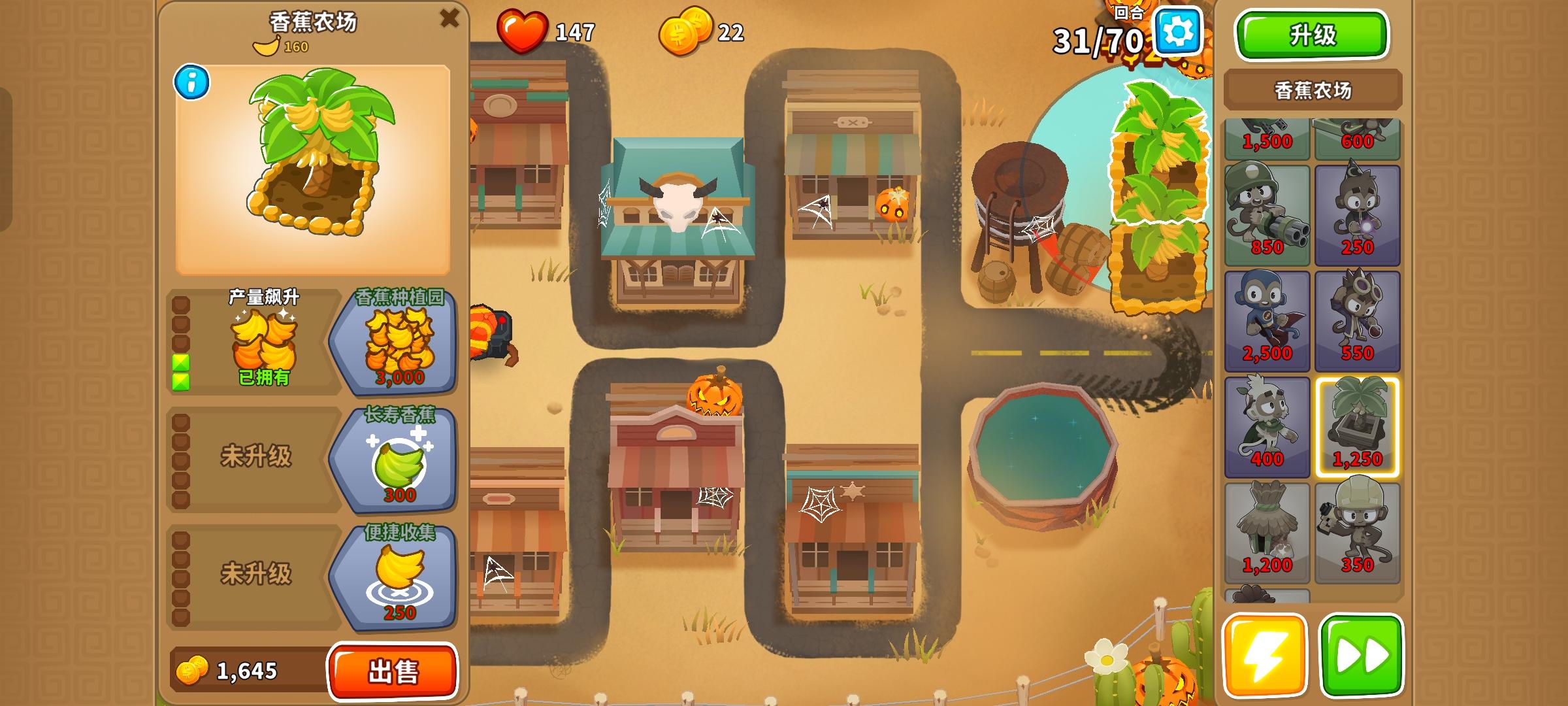Click the green 升级 upgrade button
The width and height of the screenshot is (1568, 706).
point(1311,35)
